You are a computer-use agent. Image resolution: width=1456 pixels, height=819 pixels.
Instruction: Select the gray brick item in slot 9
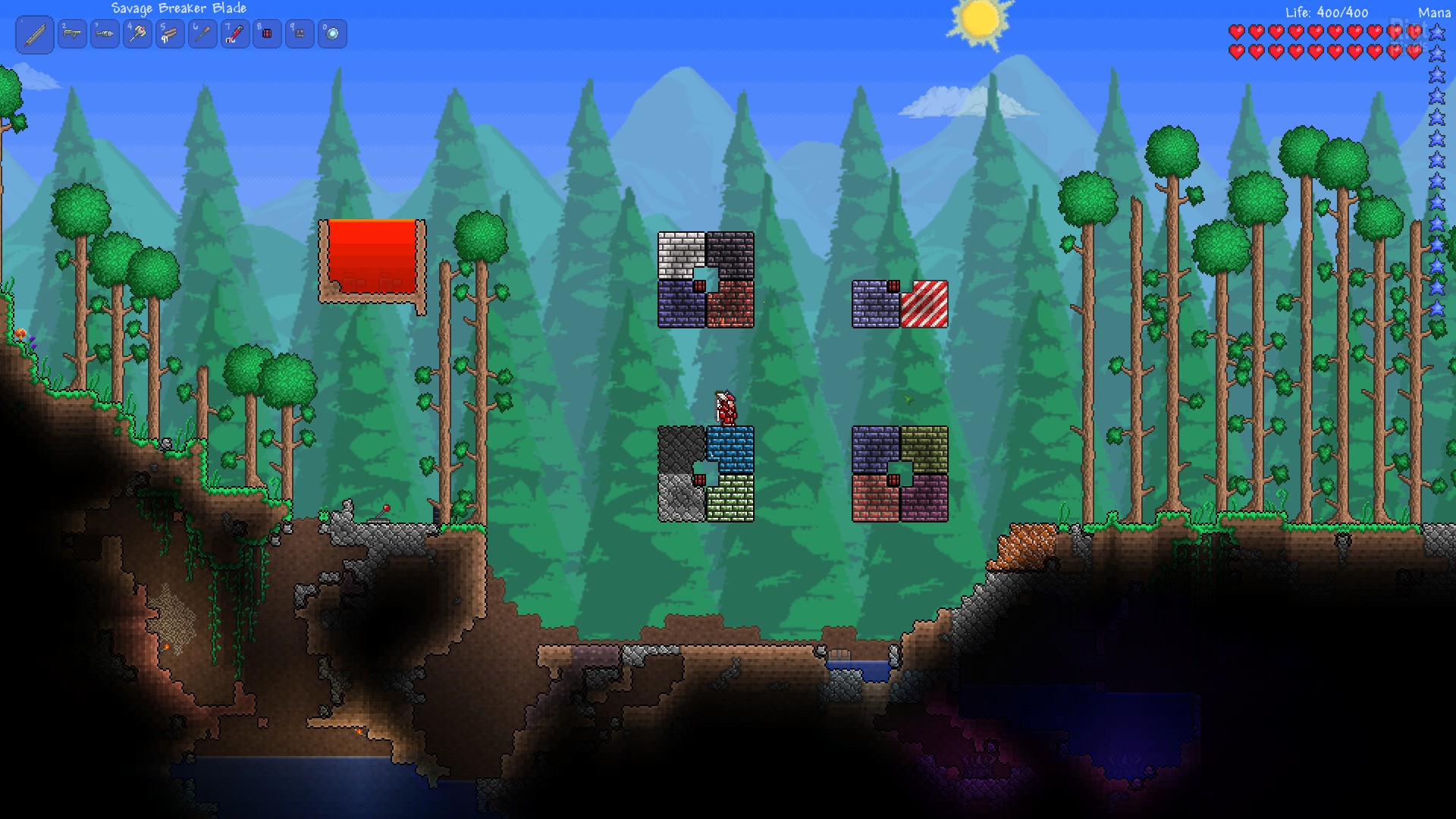[300, 34]
